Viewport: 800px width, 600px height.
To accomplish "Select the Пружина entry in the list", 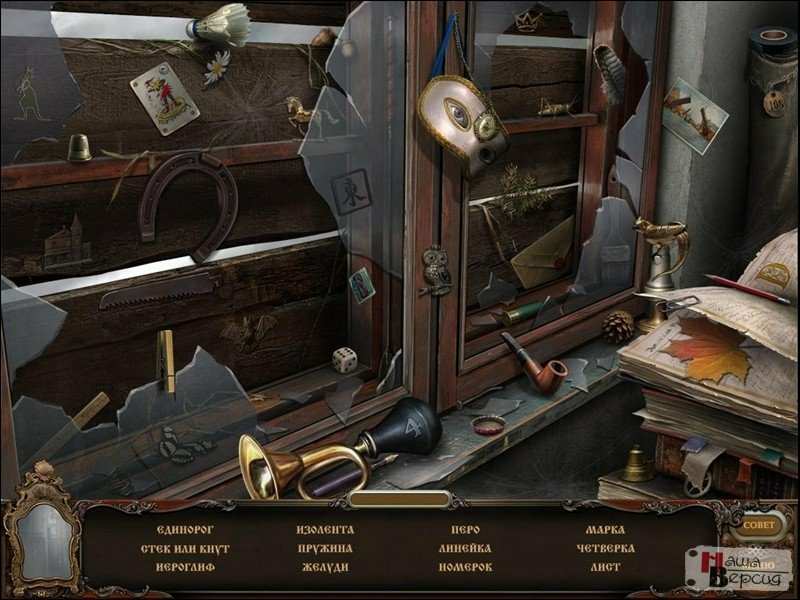I will pyautogui.click(x=325, y=548).
